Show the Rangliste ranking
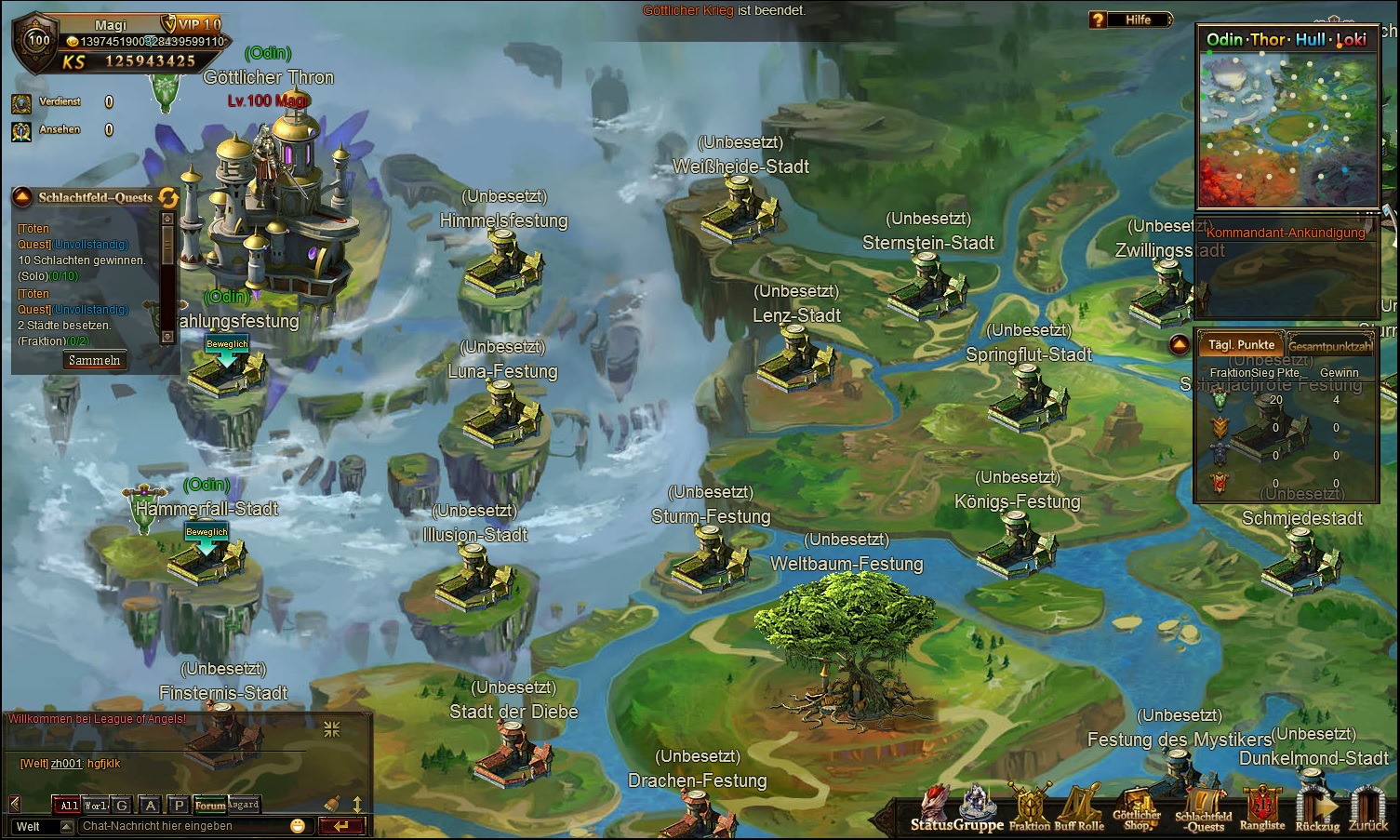Image resolution: width=1400 pixels, height=840 pixels. pos(1262,807)
